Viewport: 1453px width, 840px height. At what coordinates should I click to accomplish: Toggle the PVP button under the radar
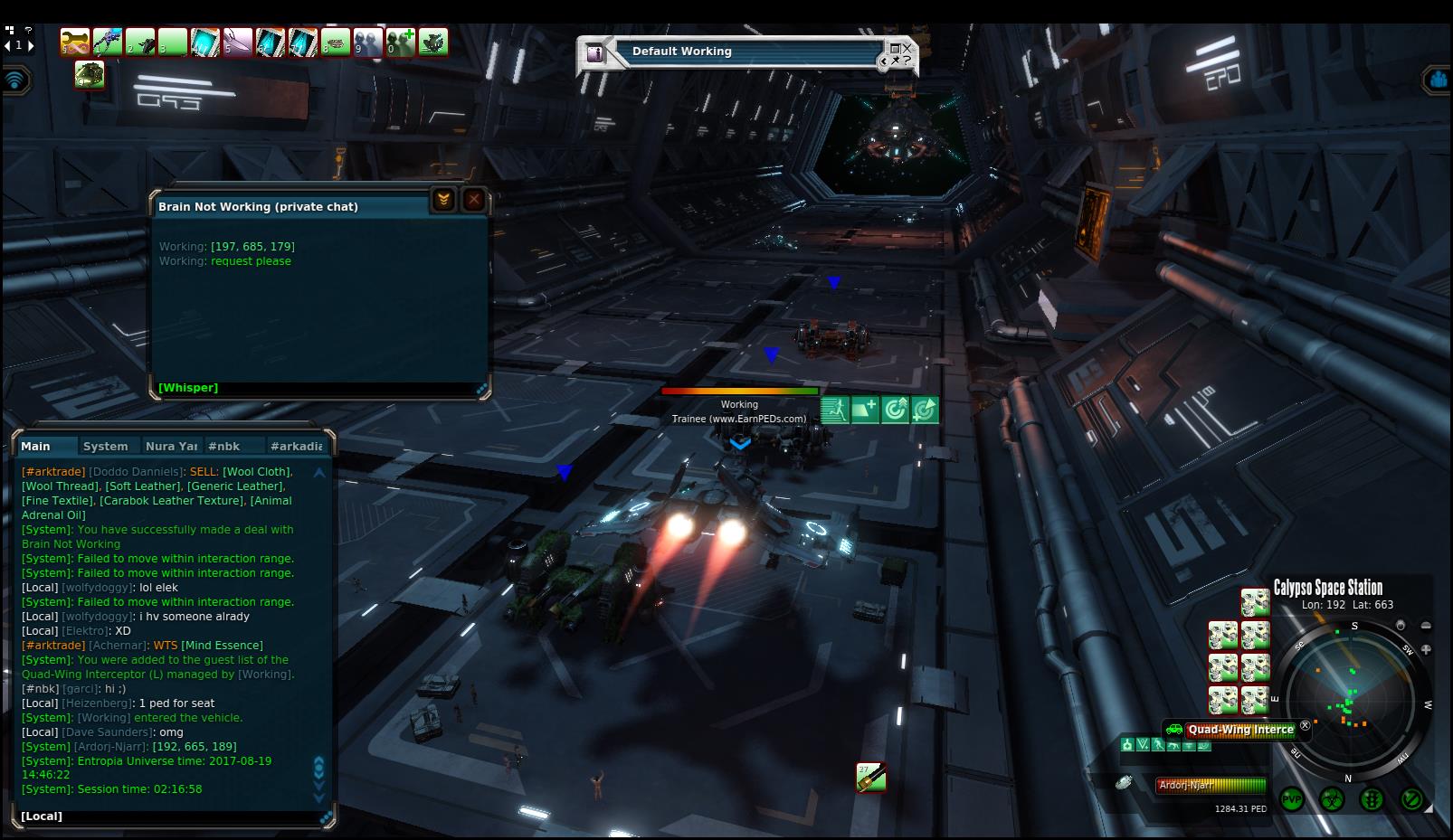[x=1292, y=800]
